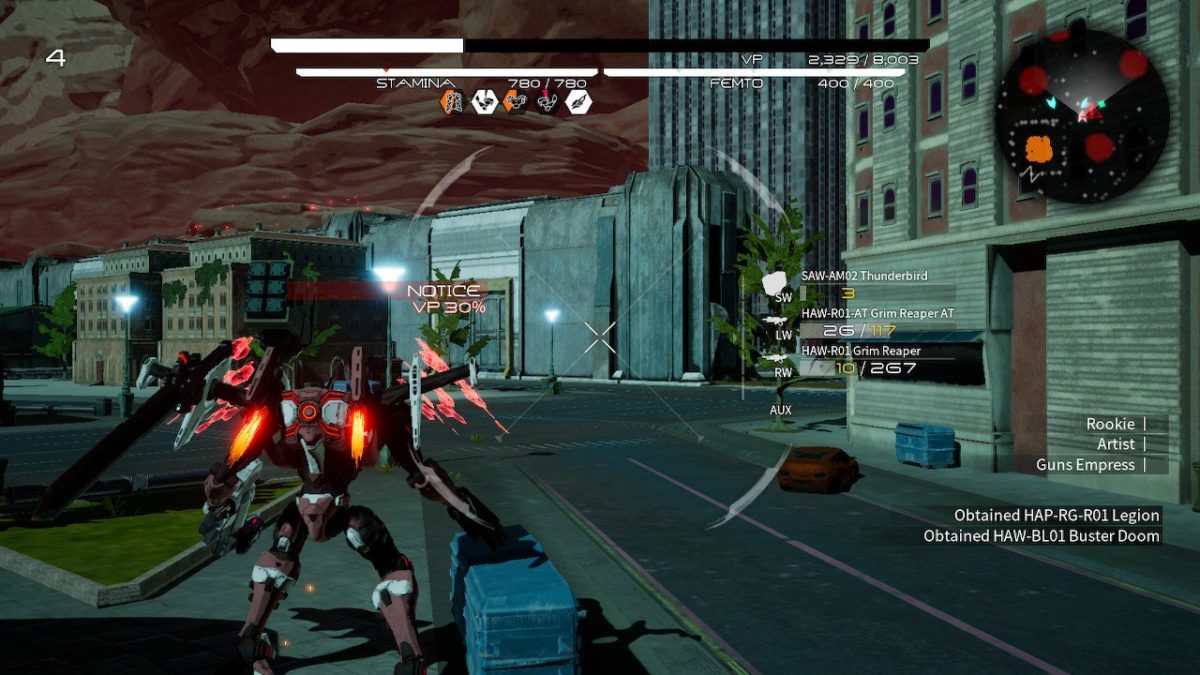Choose the HAW-R01-AT Grim Reaper AT left weapon

877,314
